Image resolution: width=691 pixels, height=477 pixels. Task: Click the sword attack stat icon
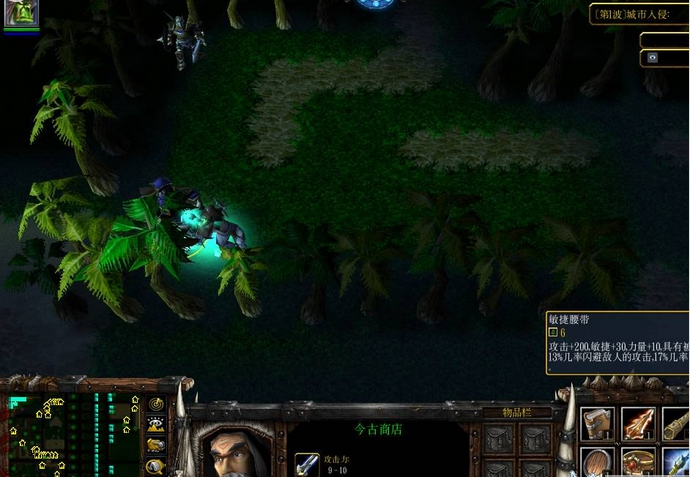pyautogui.click(x=307, y=465)
